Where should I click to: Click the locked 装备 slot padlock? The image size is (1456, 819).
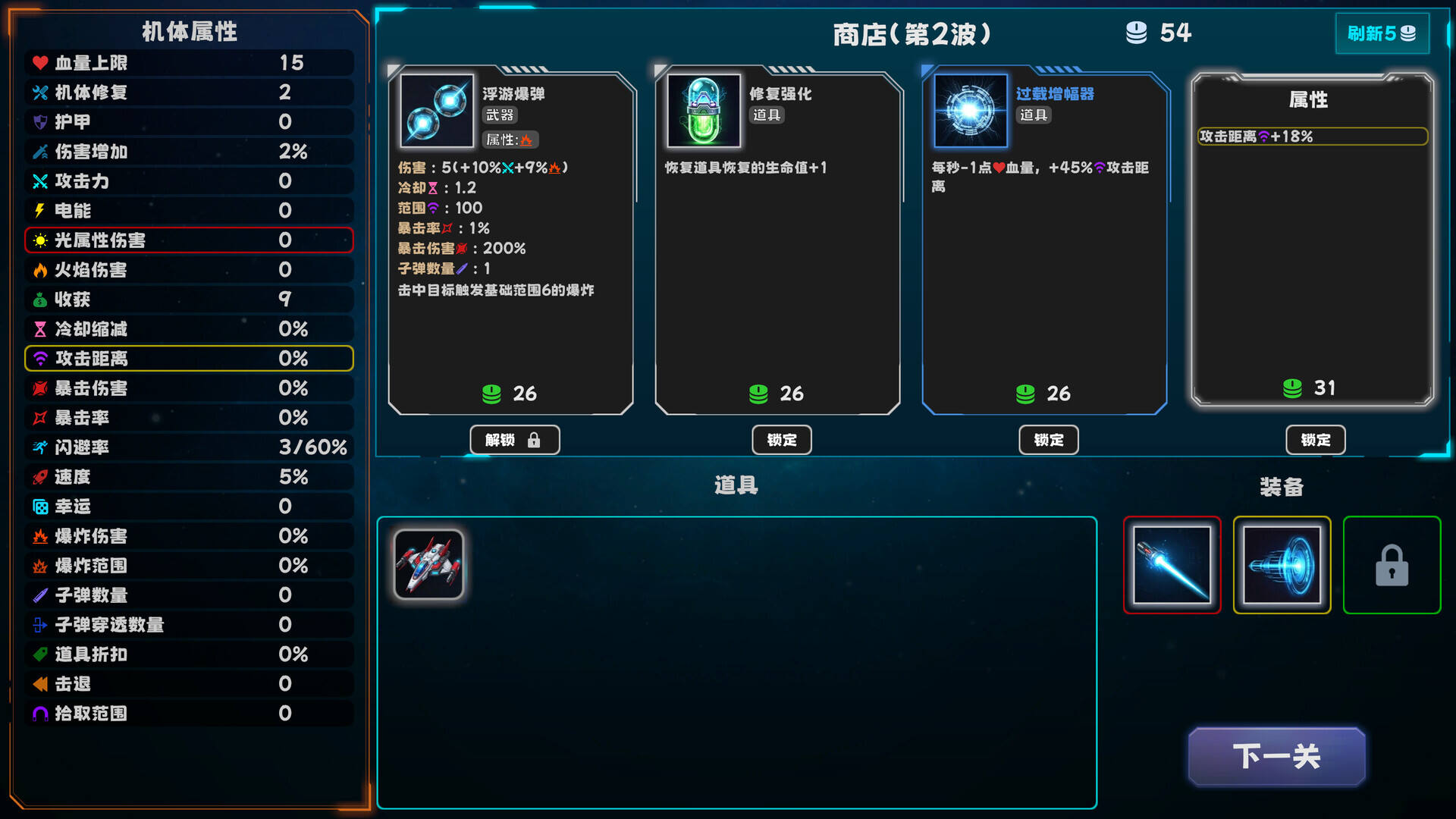[1392, 565]
